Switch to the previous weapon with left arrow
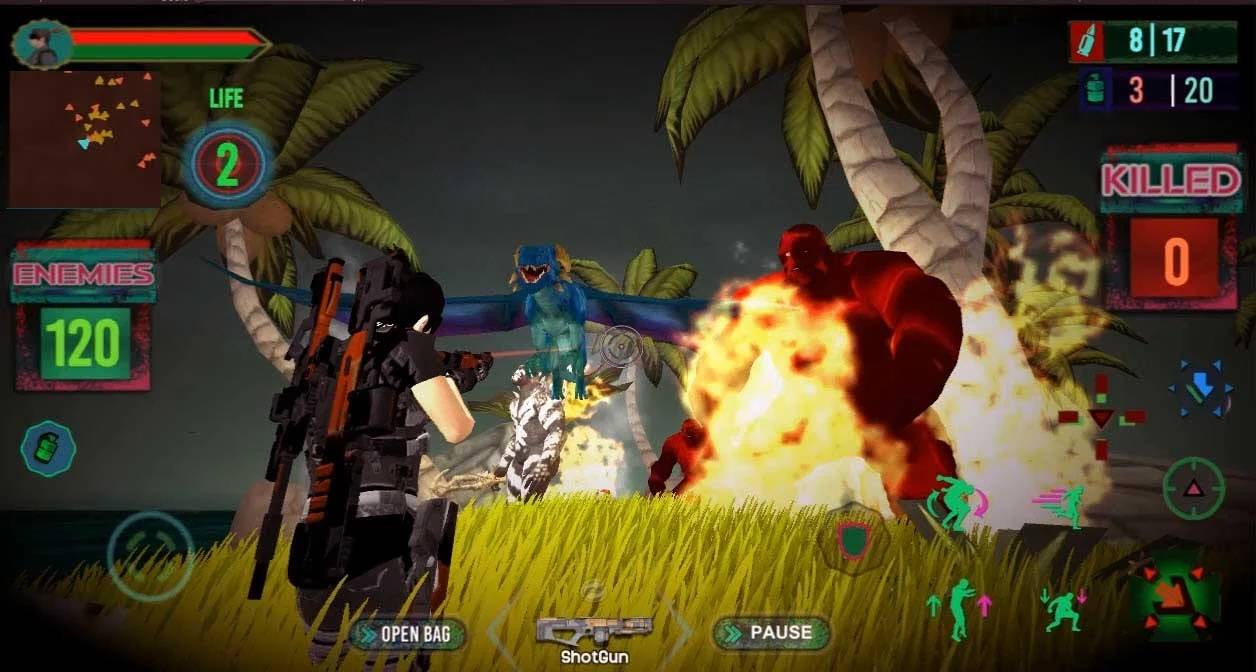 pos(503,632)
